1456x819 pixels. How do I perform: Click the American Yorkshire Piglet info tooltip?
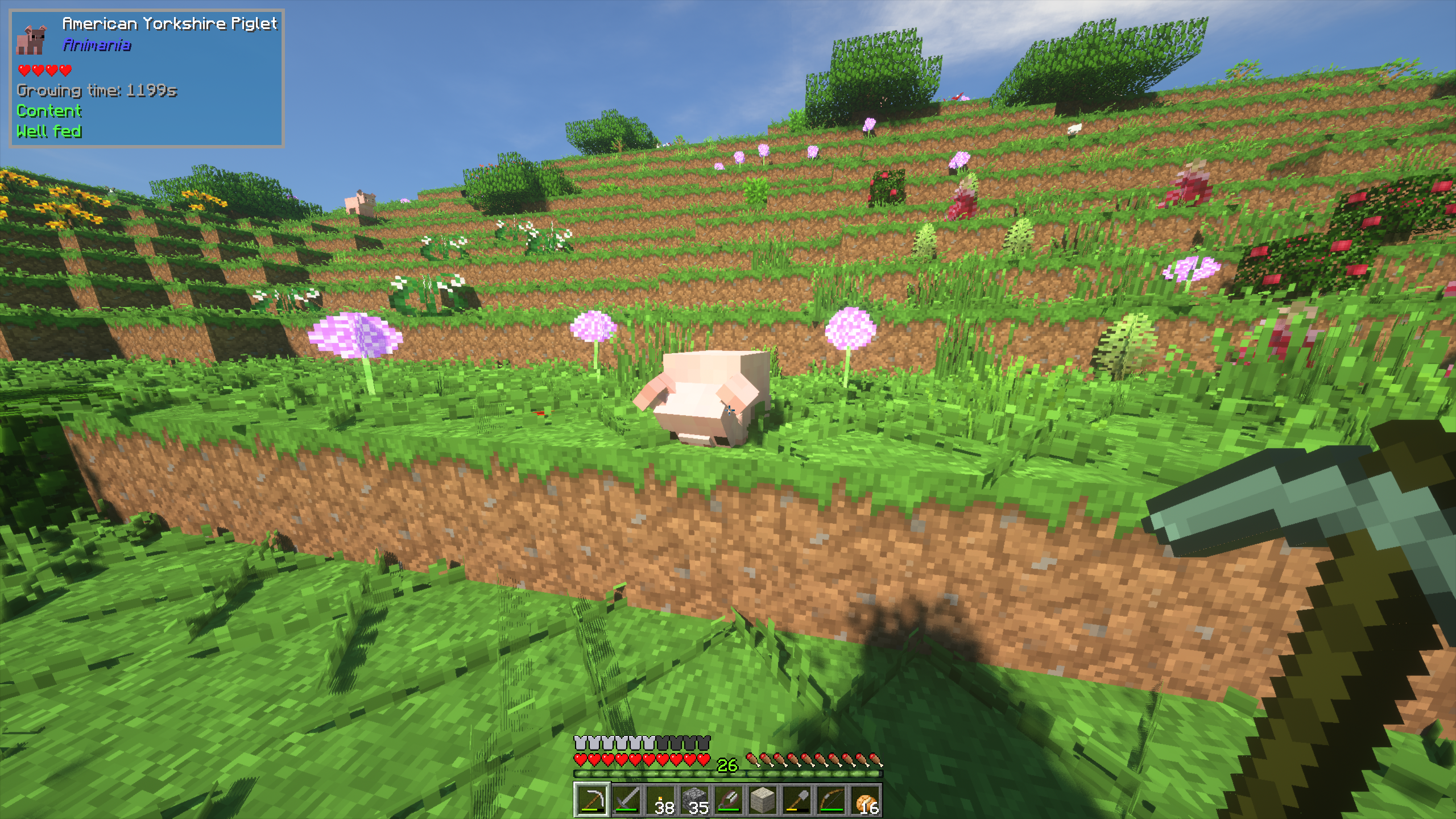147,78
